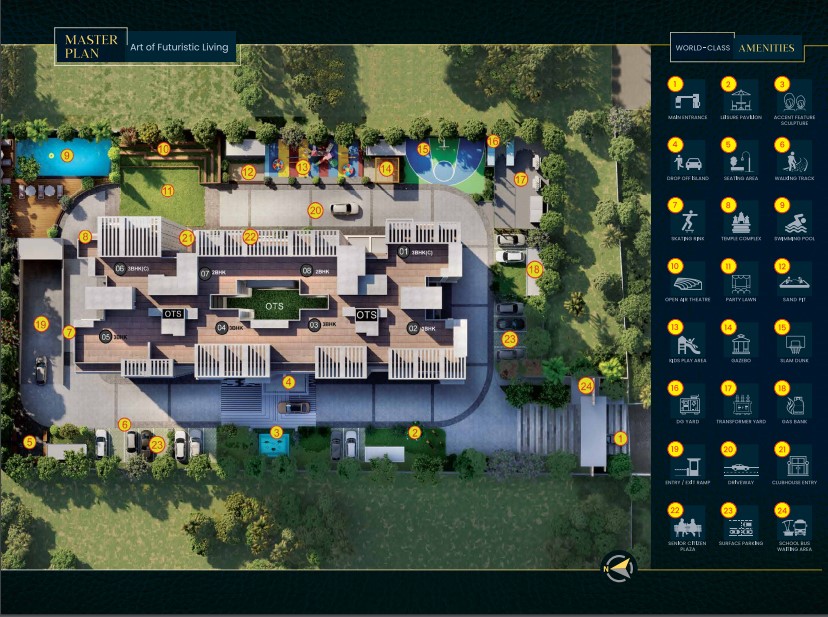Viewport: 828px width, 617px height.
Task: Select the Drop Off Island amenity
Action: click(x=688, y=160)
